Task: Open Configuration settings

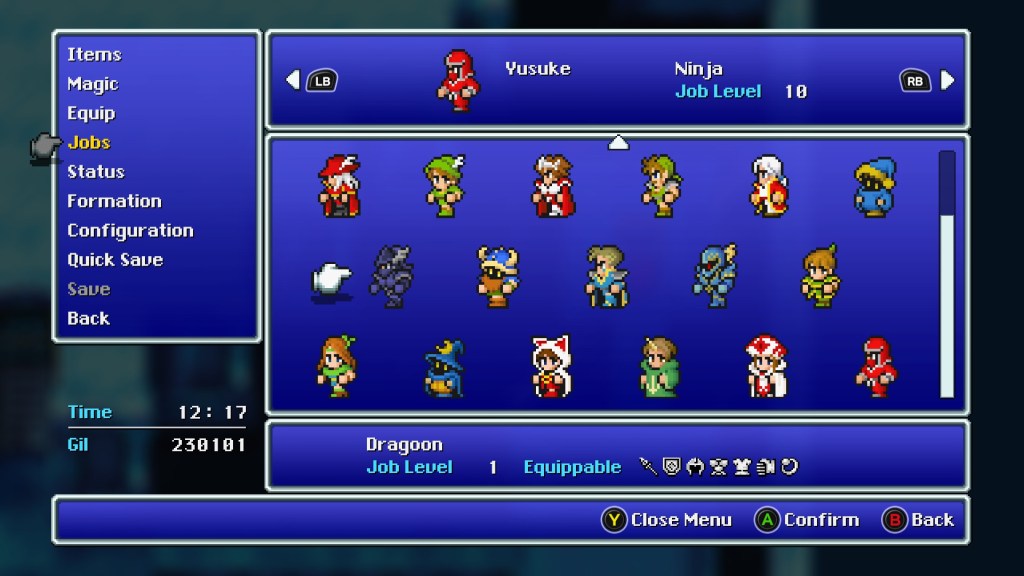Action: click(130, 230)
